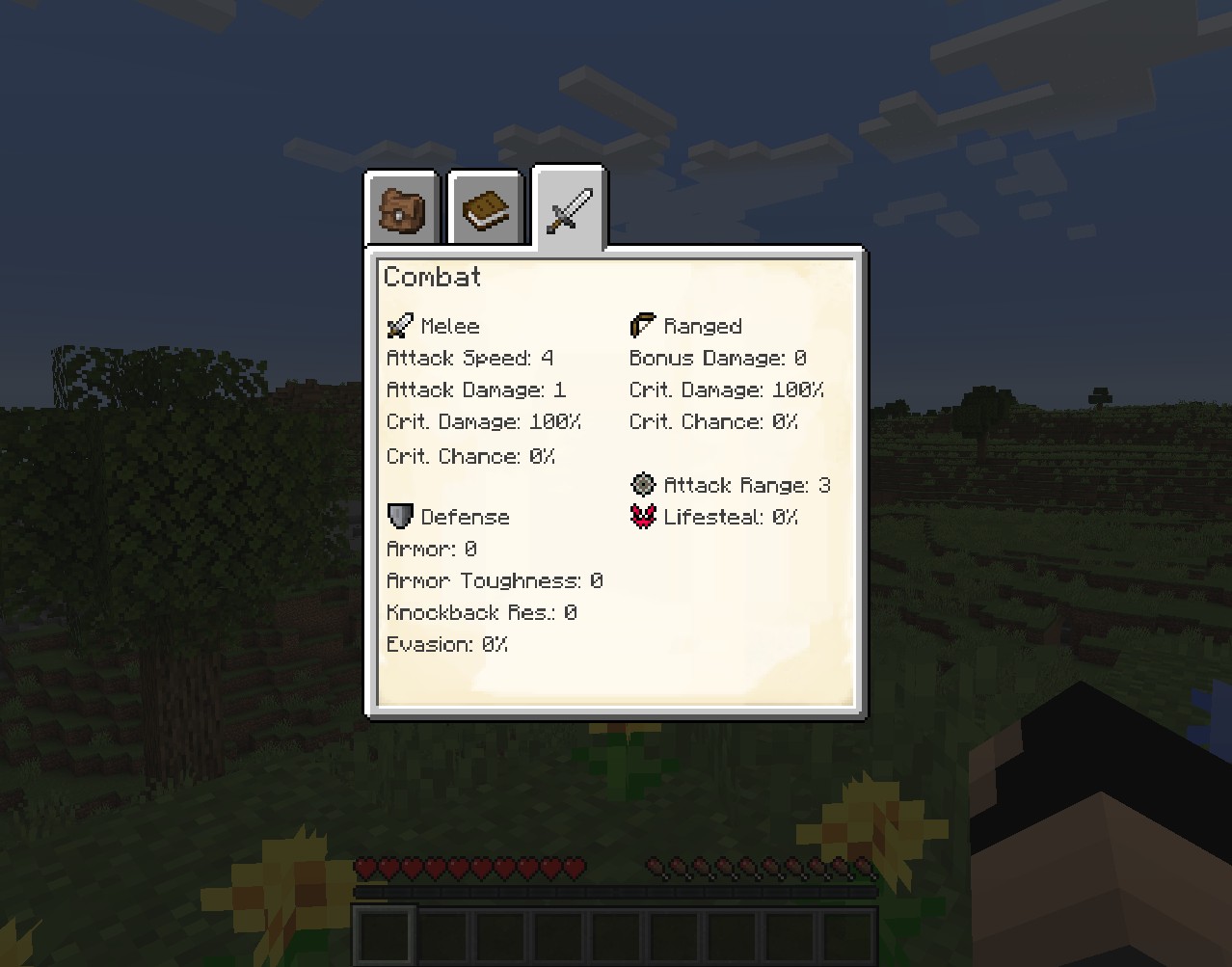Select the sword Combat tab

coord(569,209)
